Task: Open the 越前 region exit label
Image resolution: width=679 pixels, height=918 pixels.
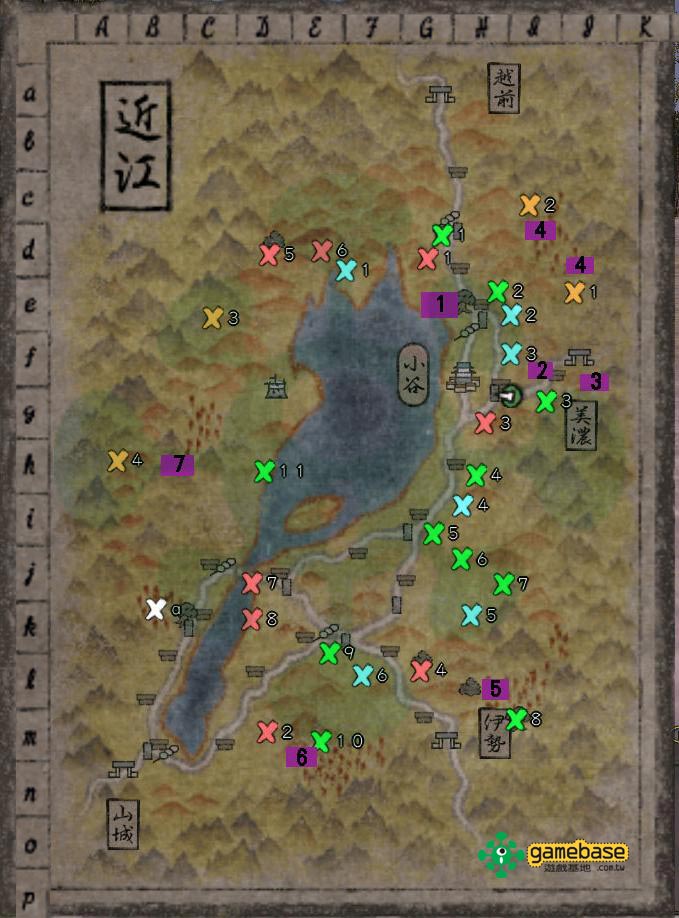Action: pyautogui.click(x=505, y=89)
